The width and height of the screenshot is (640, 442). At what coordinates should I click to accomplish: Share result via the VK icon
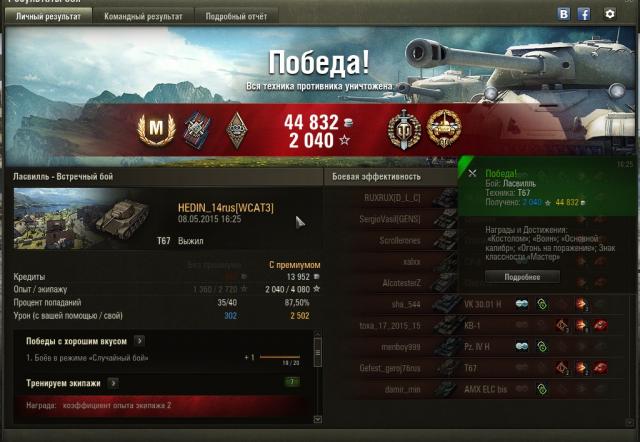(564, 14)
